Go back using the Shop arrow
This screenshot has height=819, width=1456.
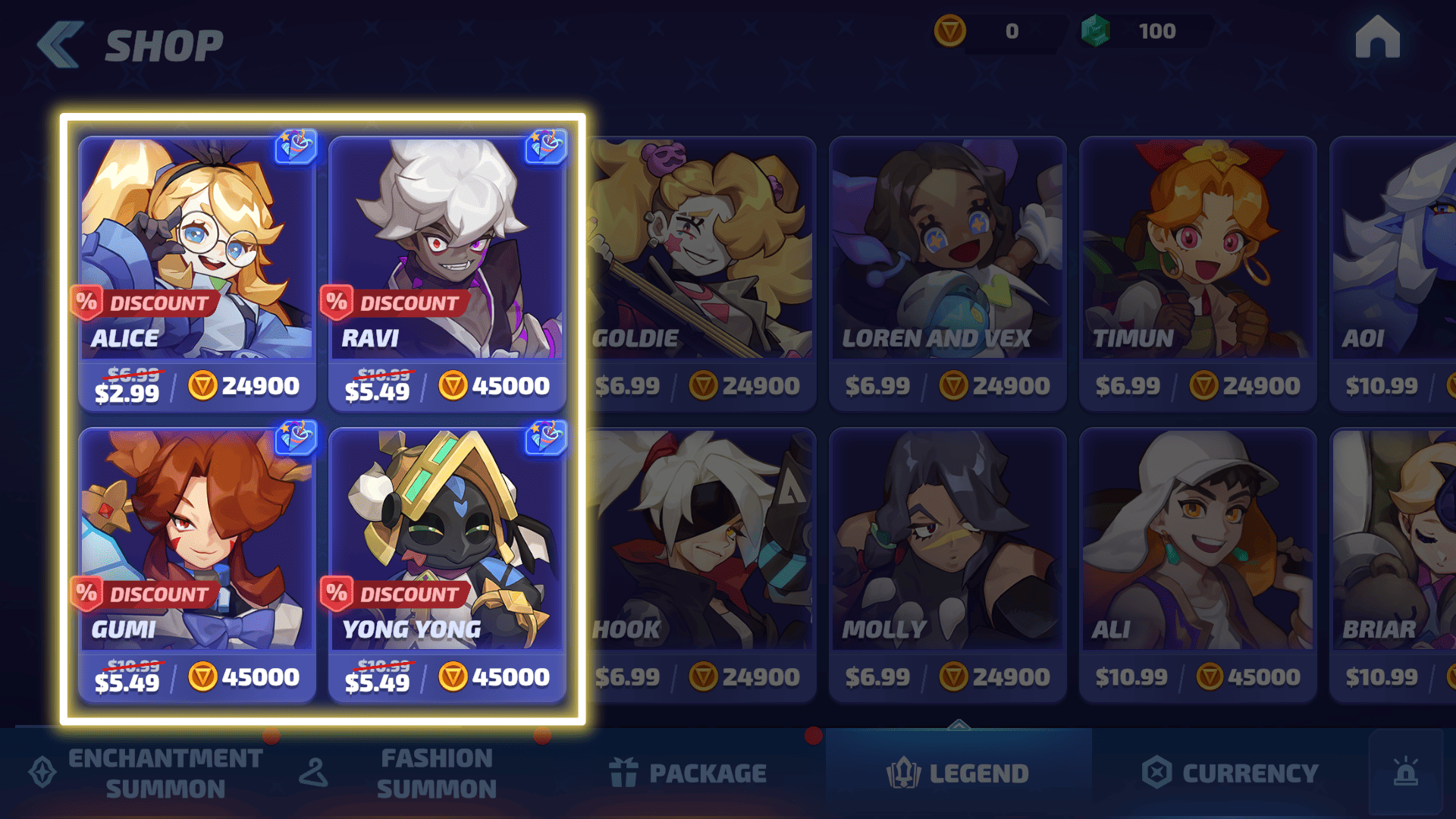click(x=61, y=45)
